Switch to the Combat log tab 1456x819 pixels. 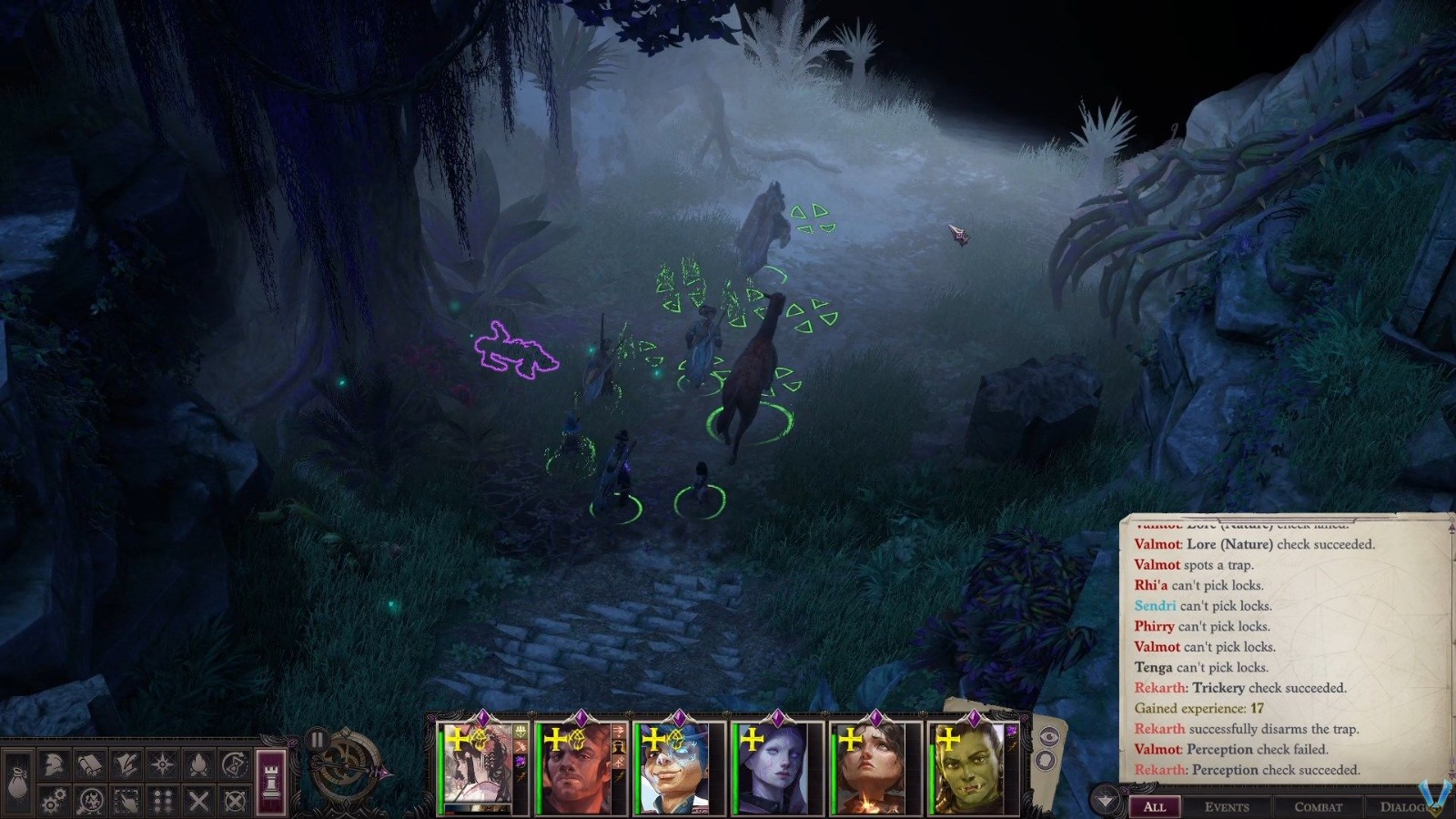click(x=1318, y=805)
